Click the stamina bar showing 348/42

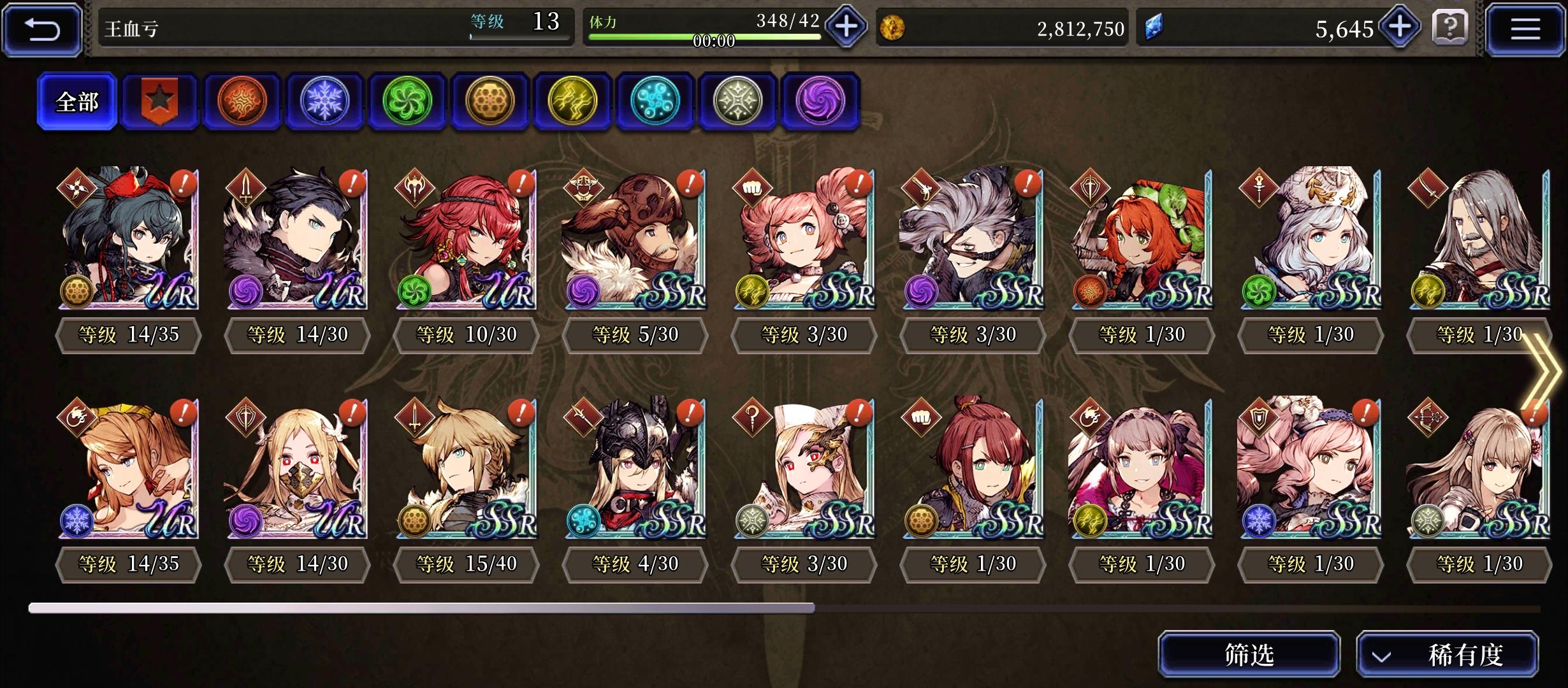point(704,27)
